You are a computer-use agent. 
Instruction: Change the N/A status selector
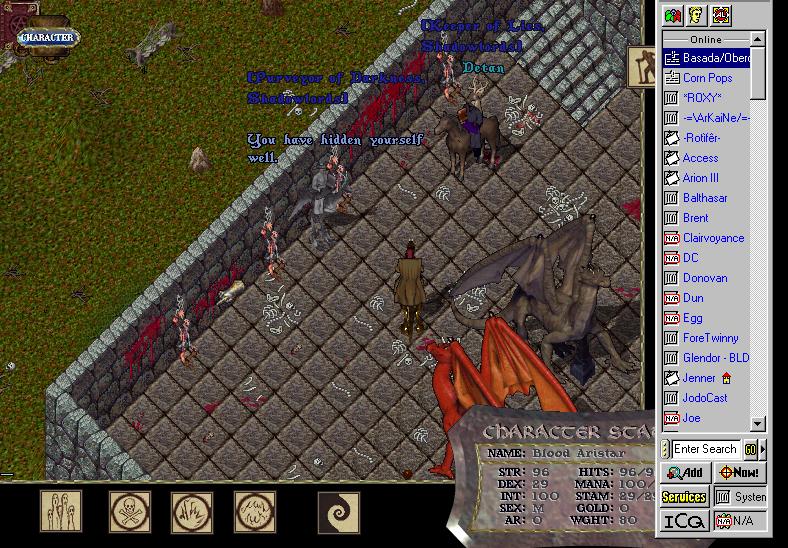coord(741,521)
